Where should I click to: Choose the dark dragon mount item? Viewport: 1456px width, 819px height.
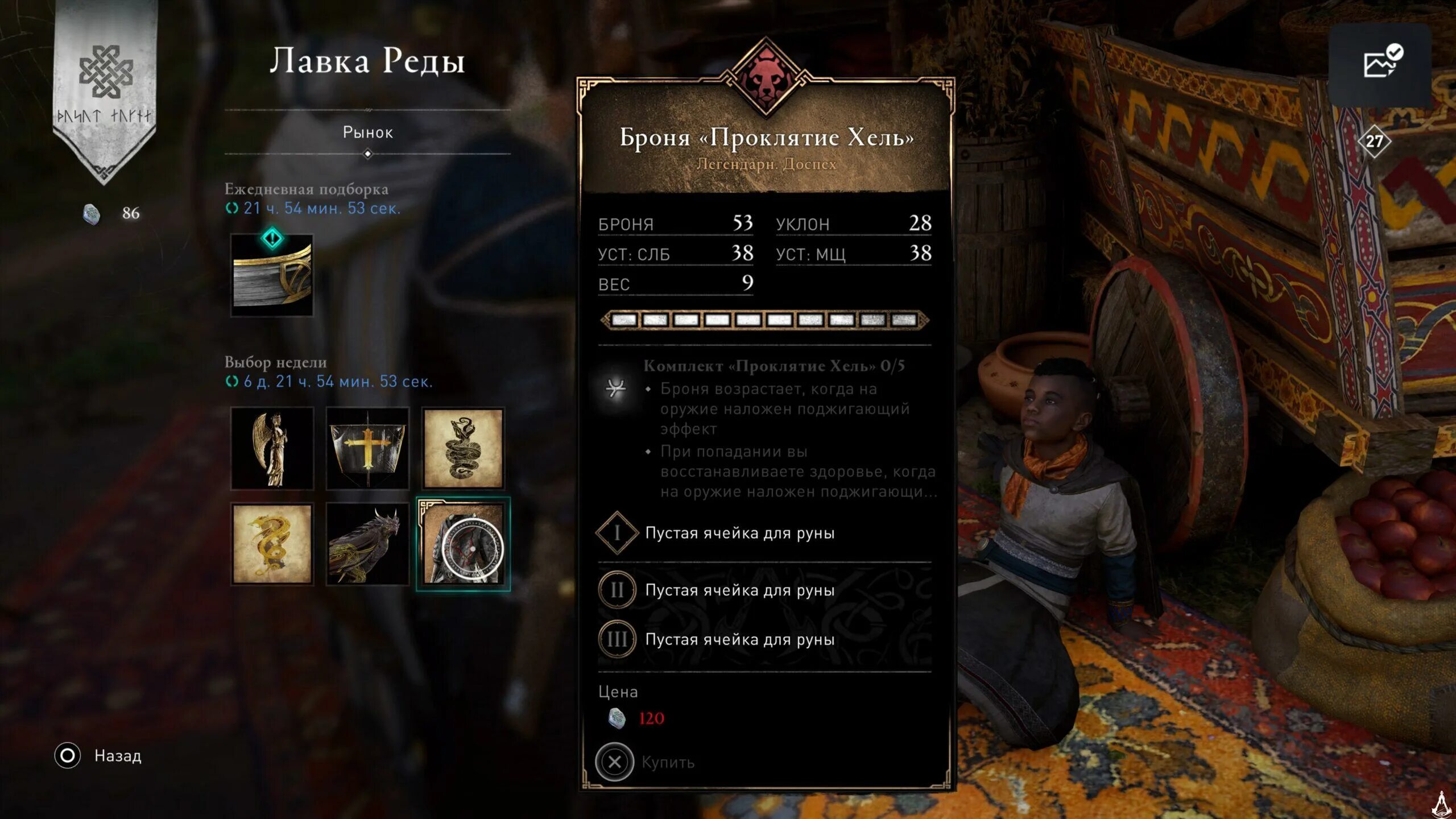367,544
